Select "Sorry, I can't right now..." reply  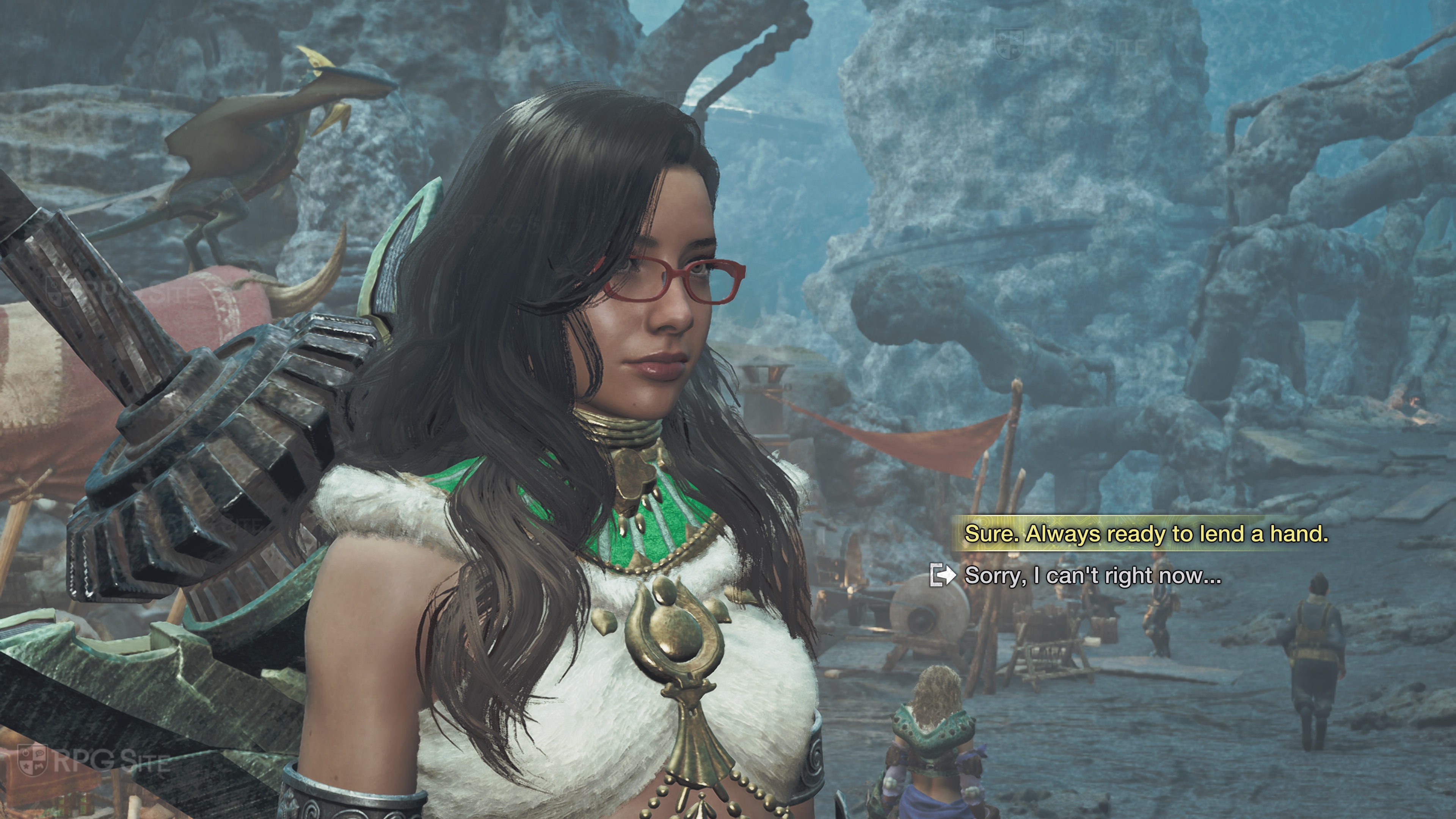1092,576
